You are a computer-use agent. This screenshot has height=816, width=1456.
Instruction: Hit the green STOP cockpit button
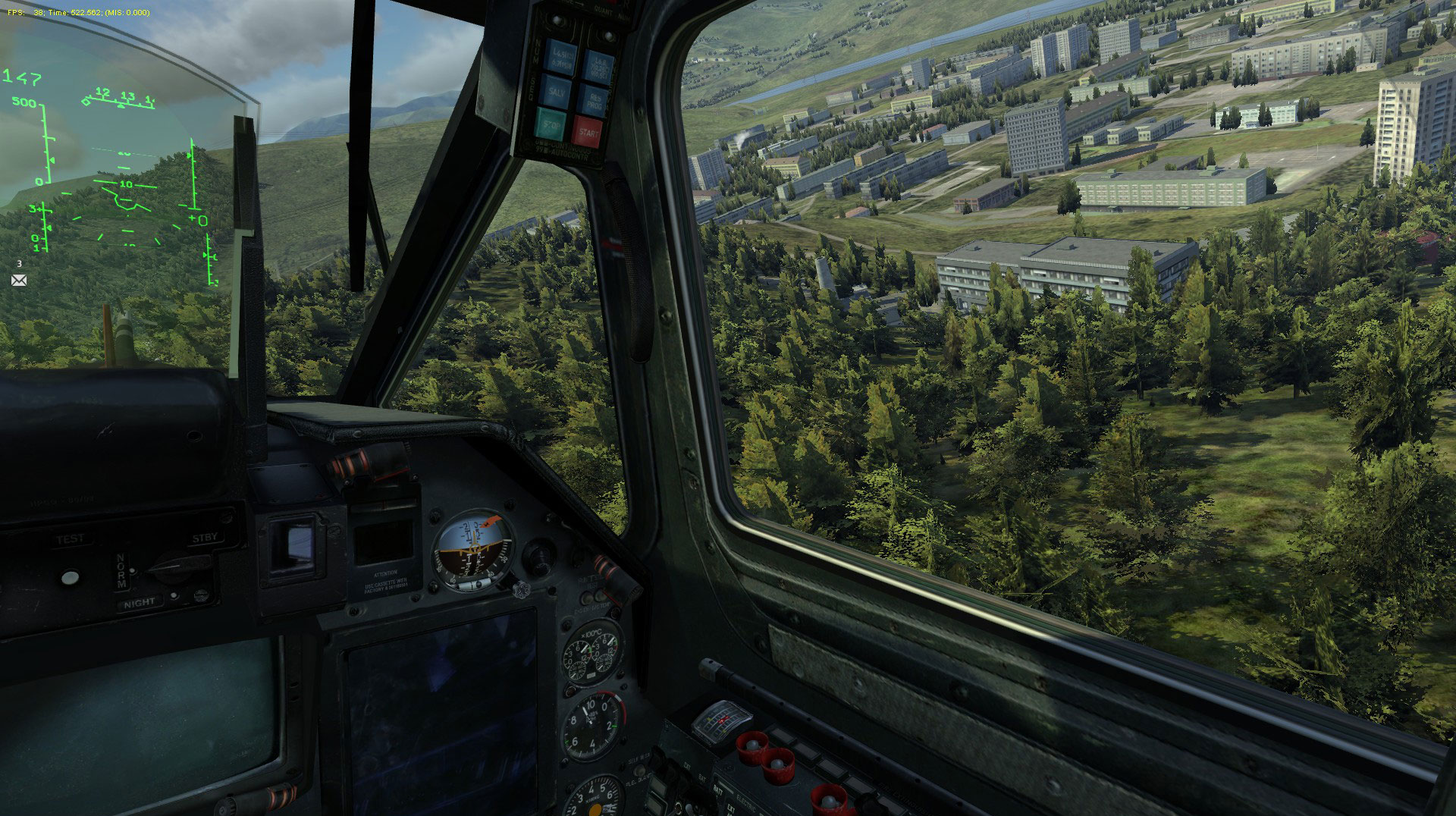[551, 123]
